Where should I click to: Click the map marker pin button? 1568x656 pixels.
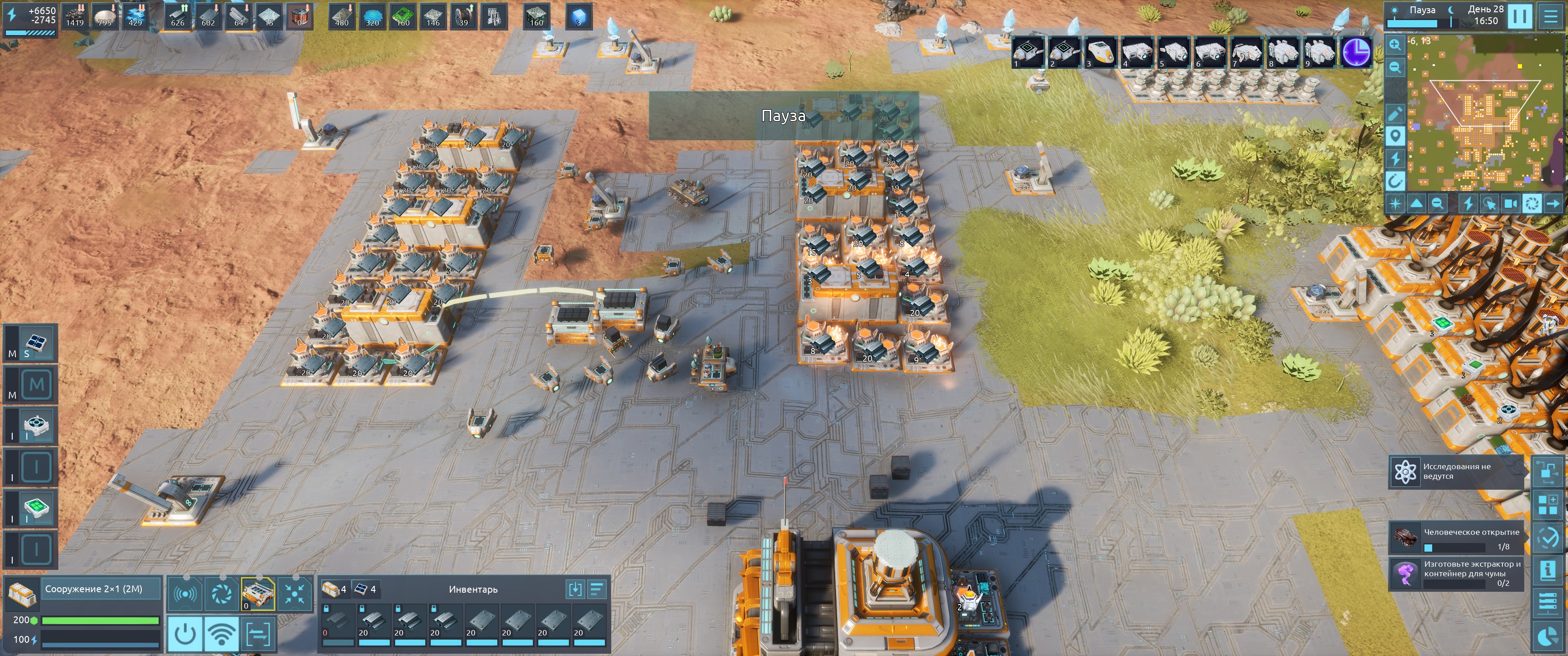pos(1395,136)
